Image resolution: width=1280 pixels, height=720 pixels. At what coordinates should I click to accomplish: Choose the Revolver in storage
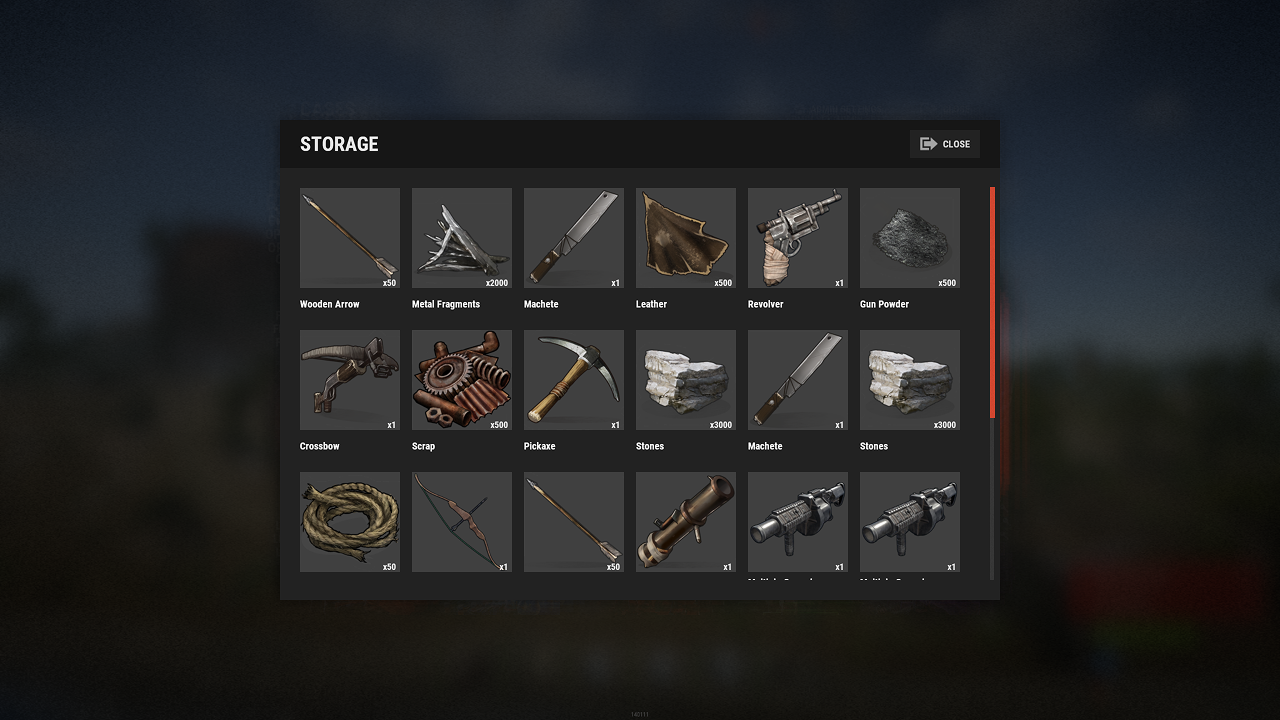pyautogui.click(x=798, y=238)
